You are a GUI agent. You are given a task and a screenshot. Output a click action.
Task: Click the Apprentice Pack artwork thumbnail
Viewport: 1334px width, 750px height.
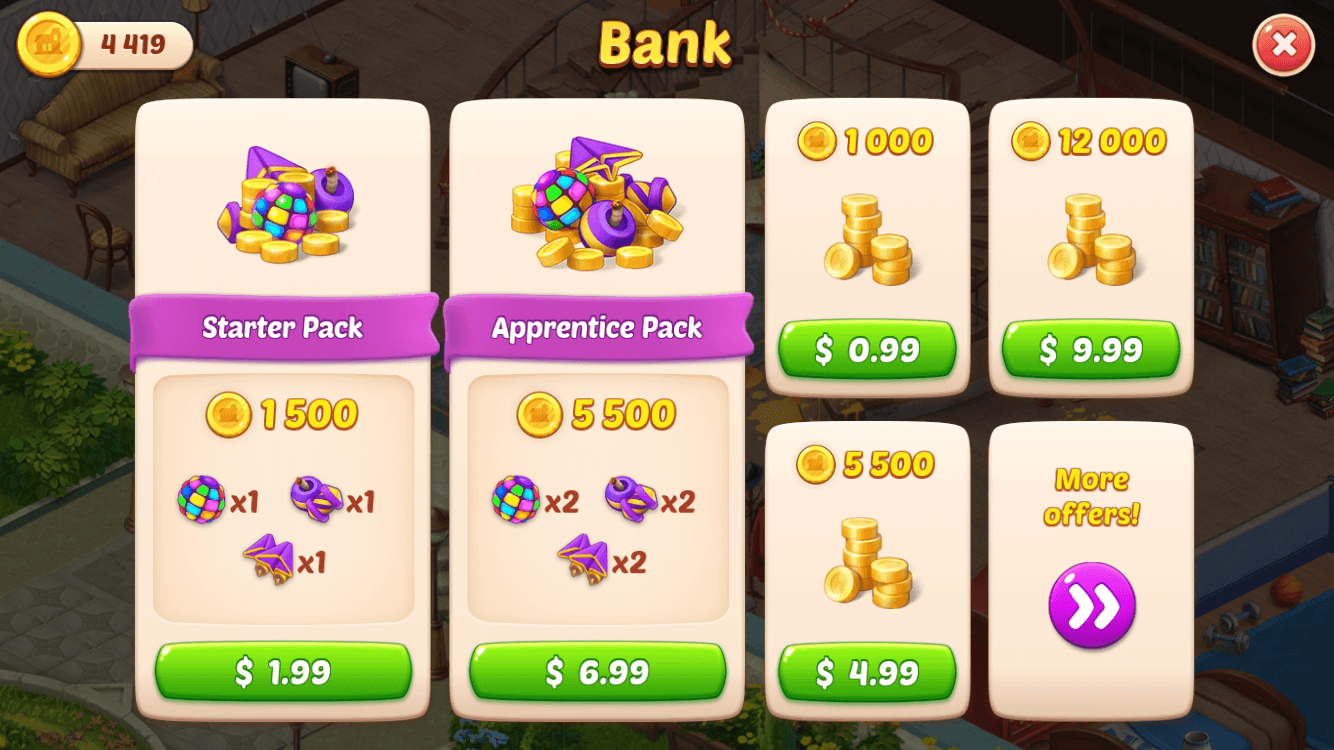click(x=597, y=200)
